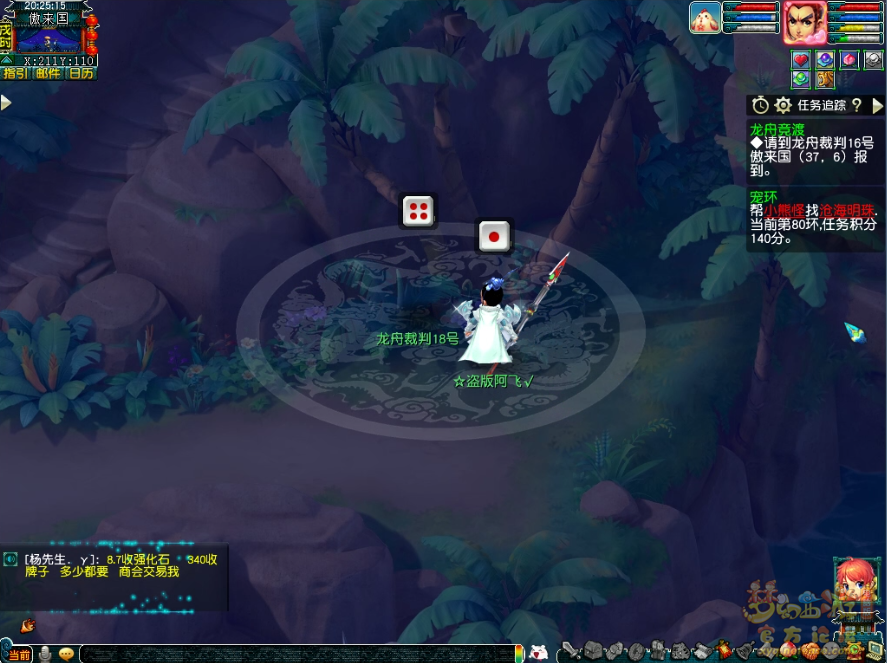Click the pink peach buff icon
Screen dimensions: 887x663
pos(849,60)
